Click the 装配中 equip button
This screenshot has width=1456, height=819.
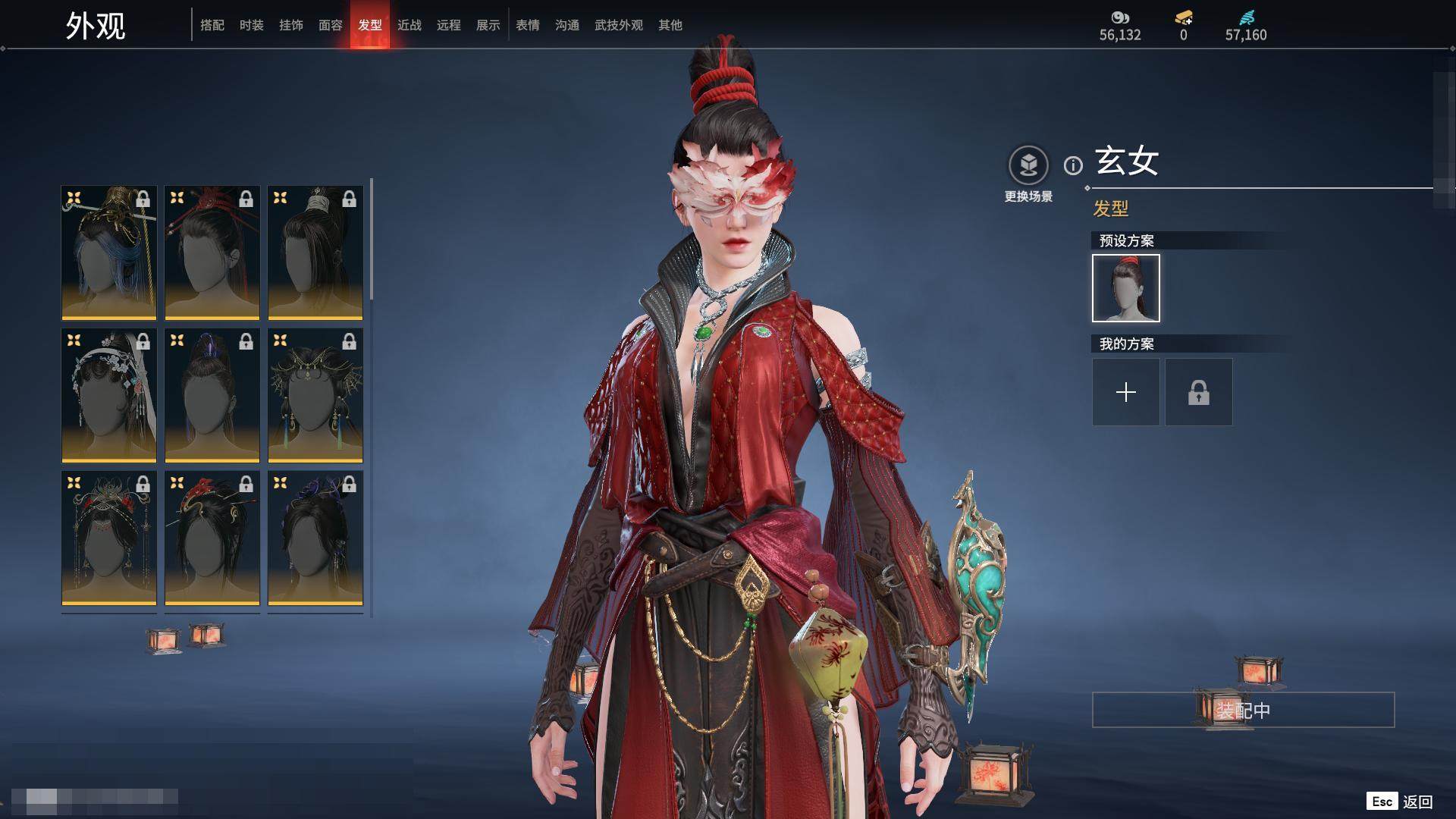tap(1243, 710)
